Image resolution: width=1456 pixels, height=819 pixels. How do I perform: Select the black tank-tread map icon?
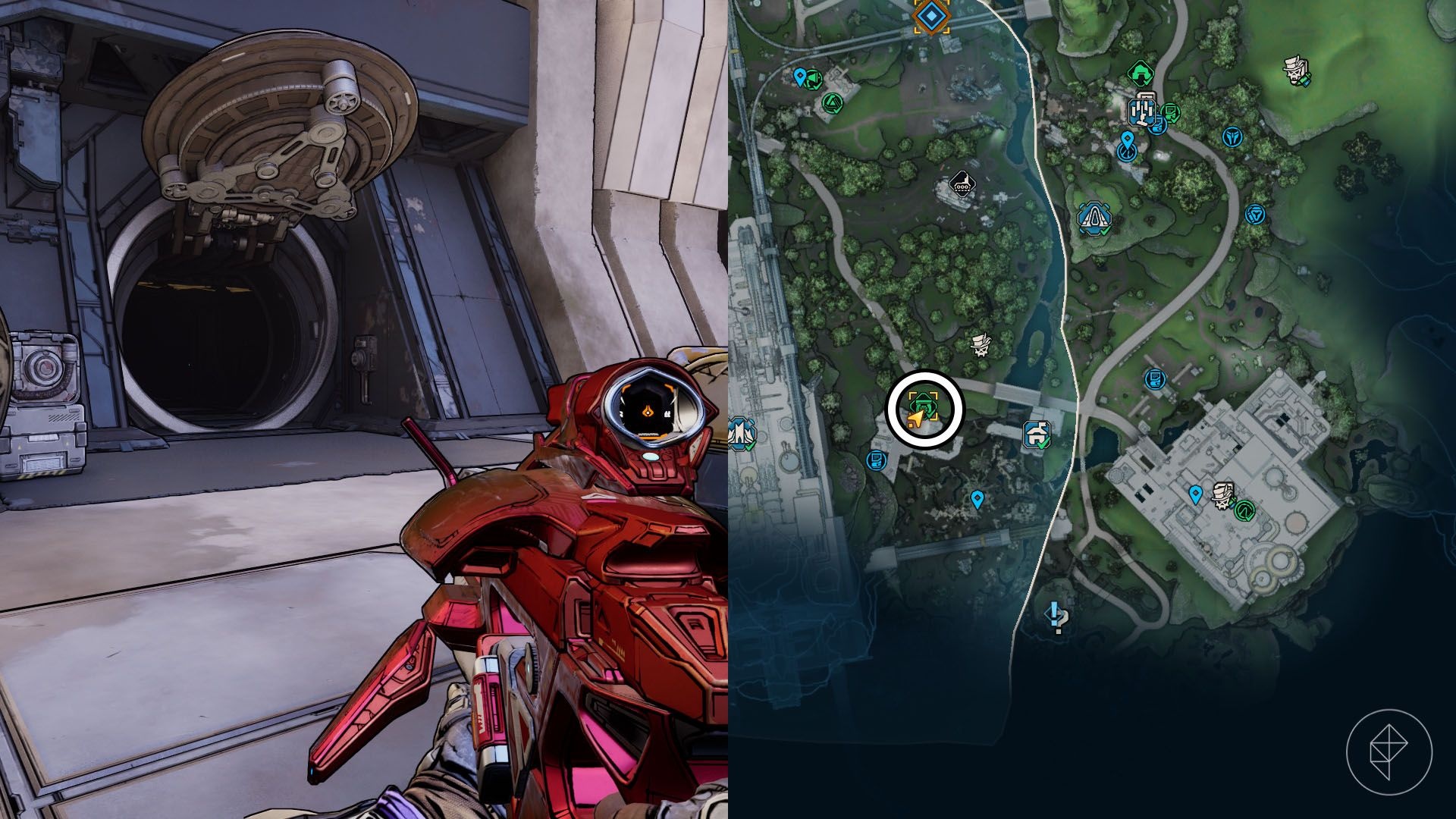962,185
